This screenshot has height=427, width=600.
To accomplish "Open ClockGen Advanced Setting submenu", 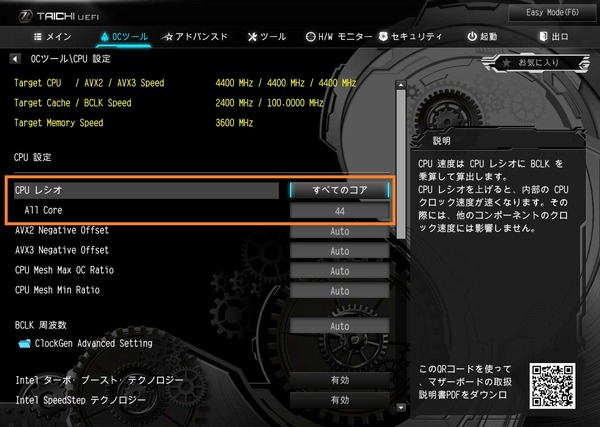I will (83, 343).
